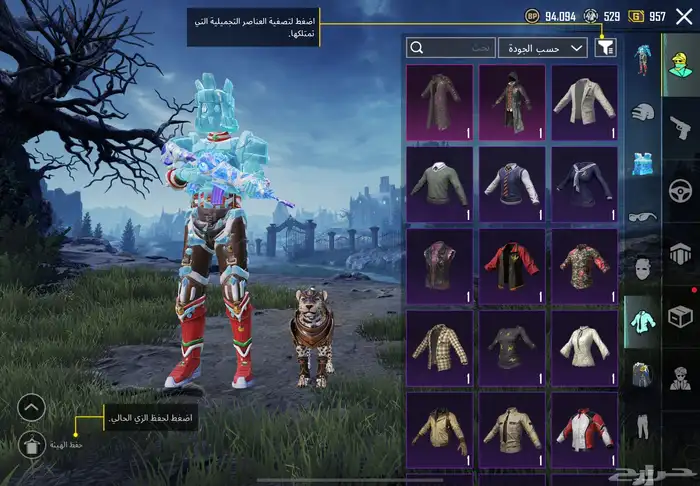
Task: Open the weapon skins pistol category
Action: (x=680, y=127)
